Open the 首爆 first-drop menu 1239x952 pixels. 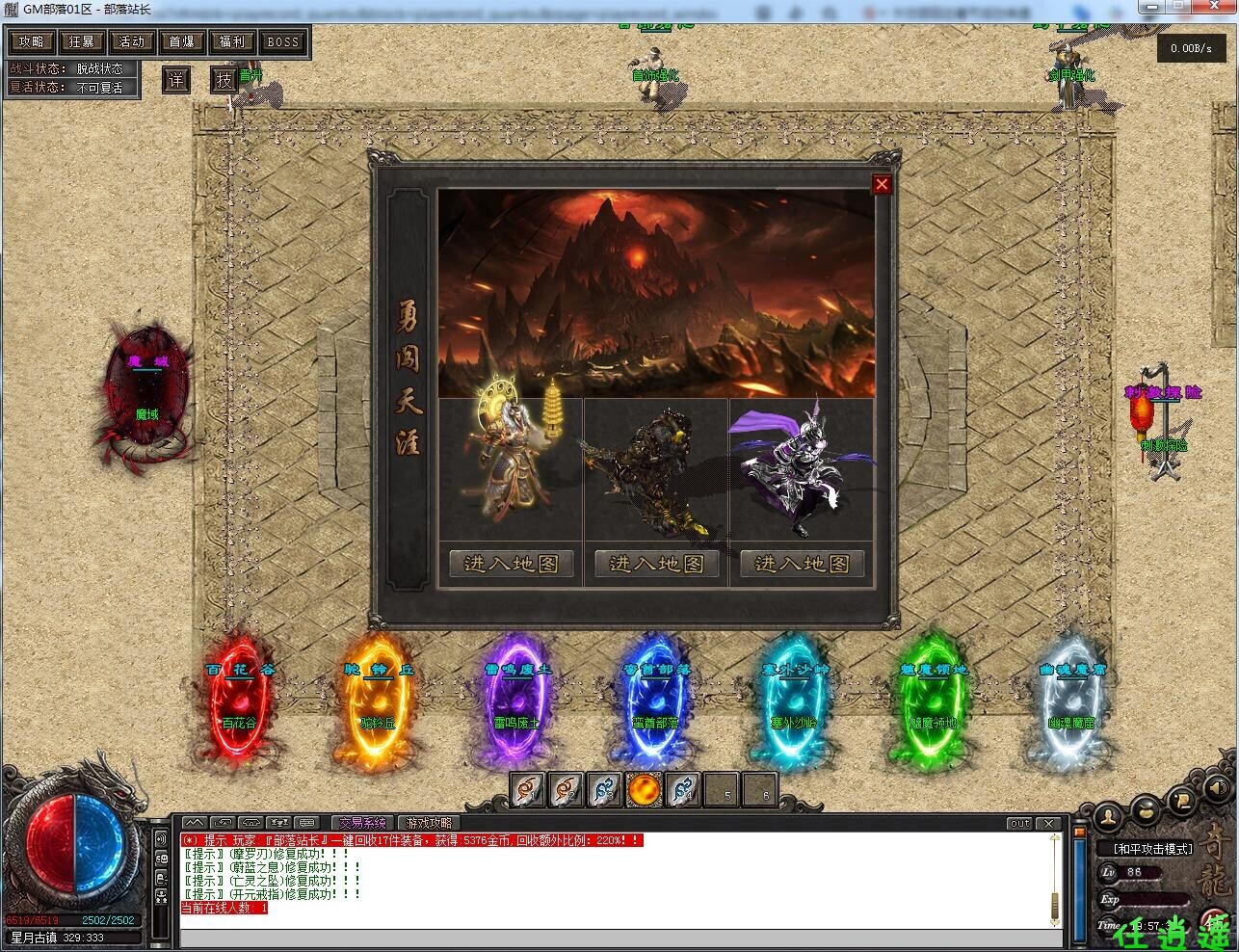(182, 41)
